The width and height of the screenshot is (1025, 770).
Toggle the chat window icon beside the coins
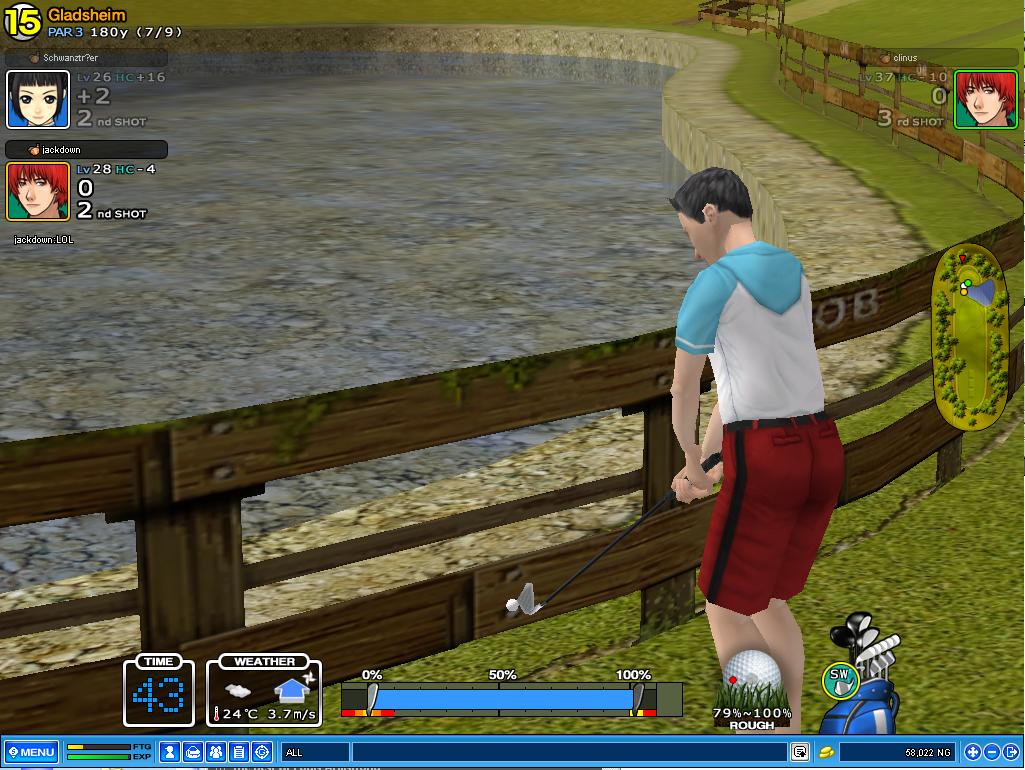click(800, 752)
